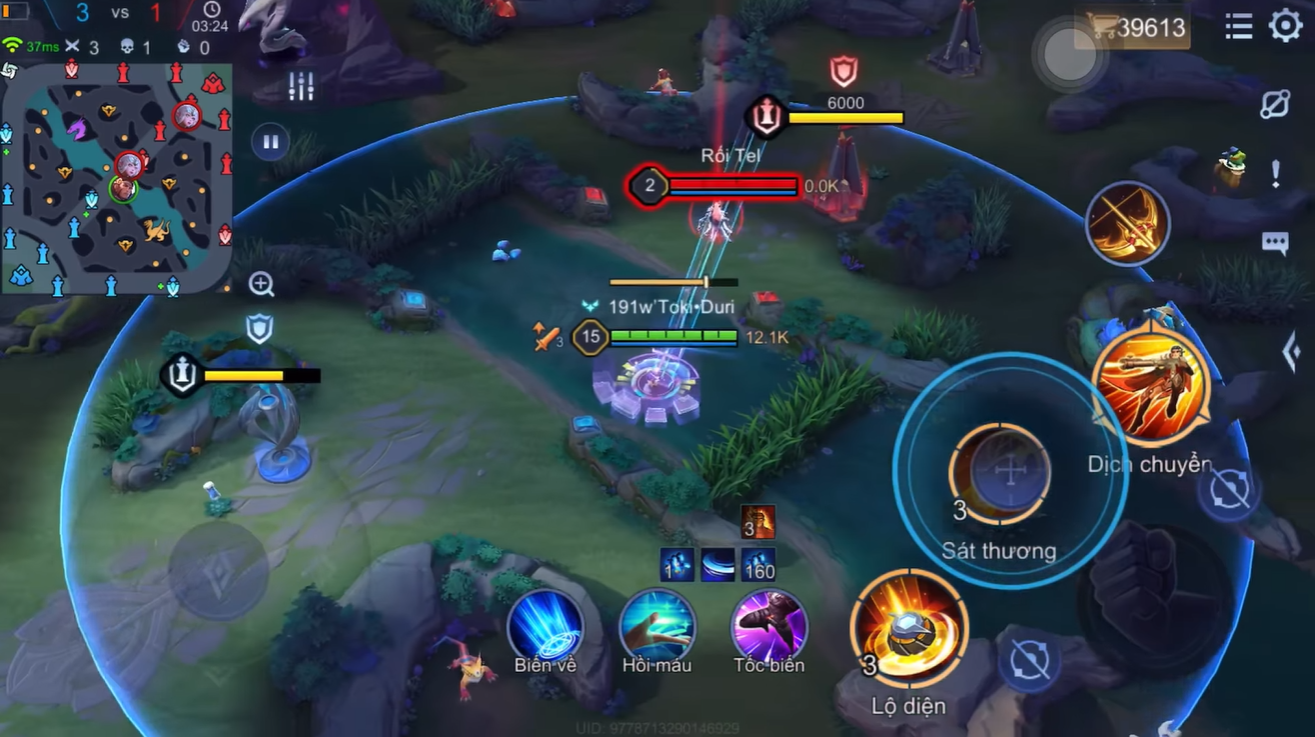
Task: Open the quick chat speech bubble
Action: [1275, 243]
